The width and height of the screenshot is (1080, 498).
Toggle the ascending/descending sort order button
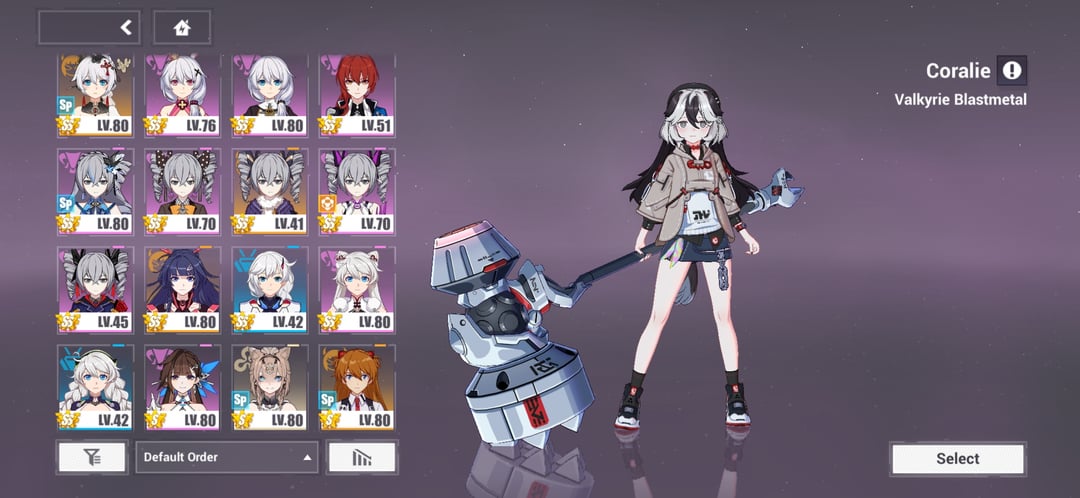[361, 457]
